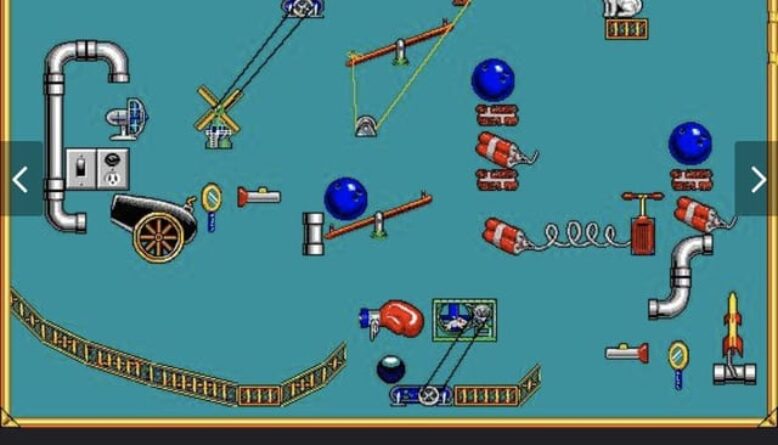Viewport: 778px width, 445px height.
Task: Advance to the next gallery image
Action: pyautogui.click(x=757, y=179)
